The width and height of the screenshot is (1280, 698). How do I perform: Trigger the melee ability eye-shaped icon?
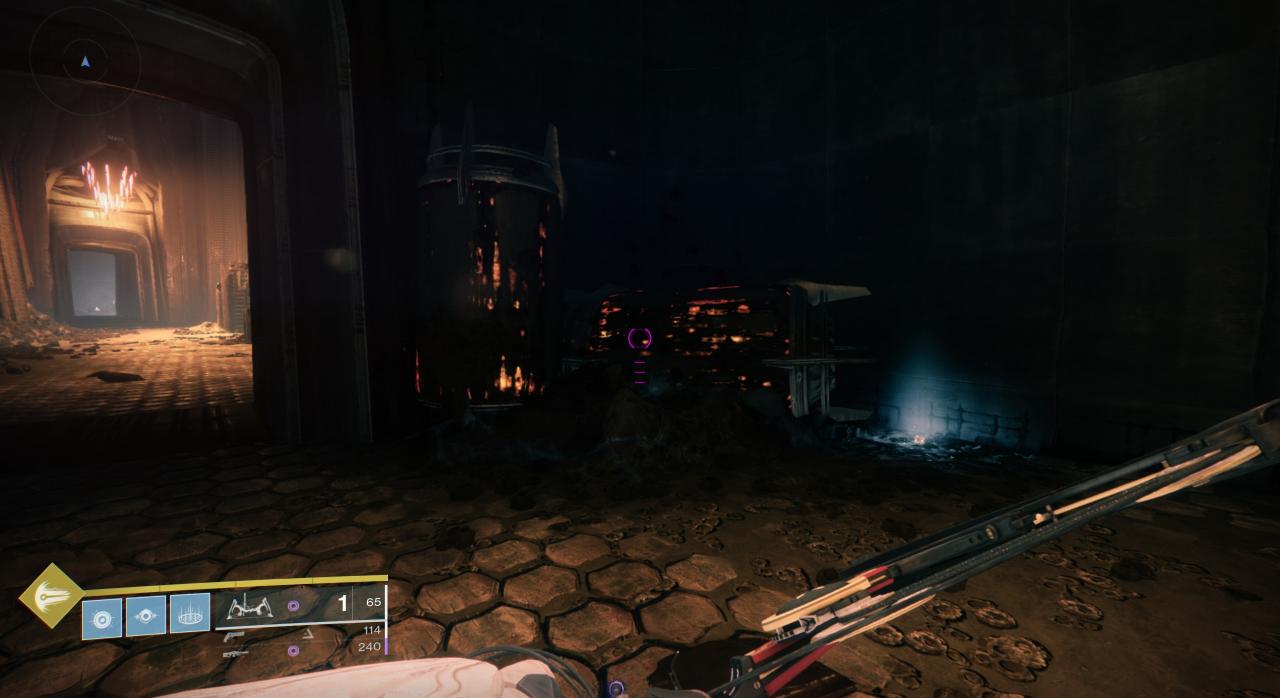[146, 617]
